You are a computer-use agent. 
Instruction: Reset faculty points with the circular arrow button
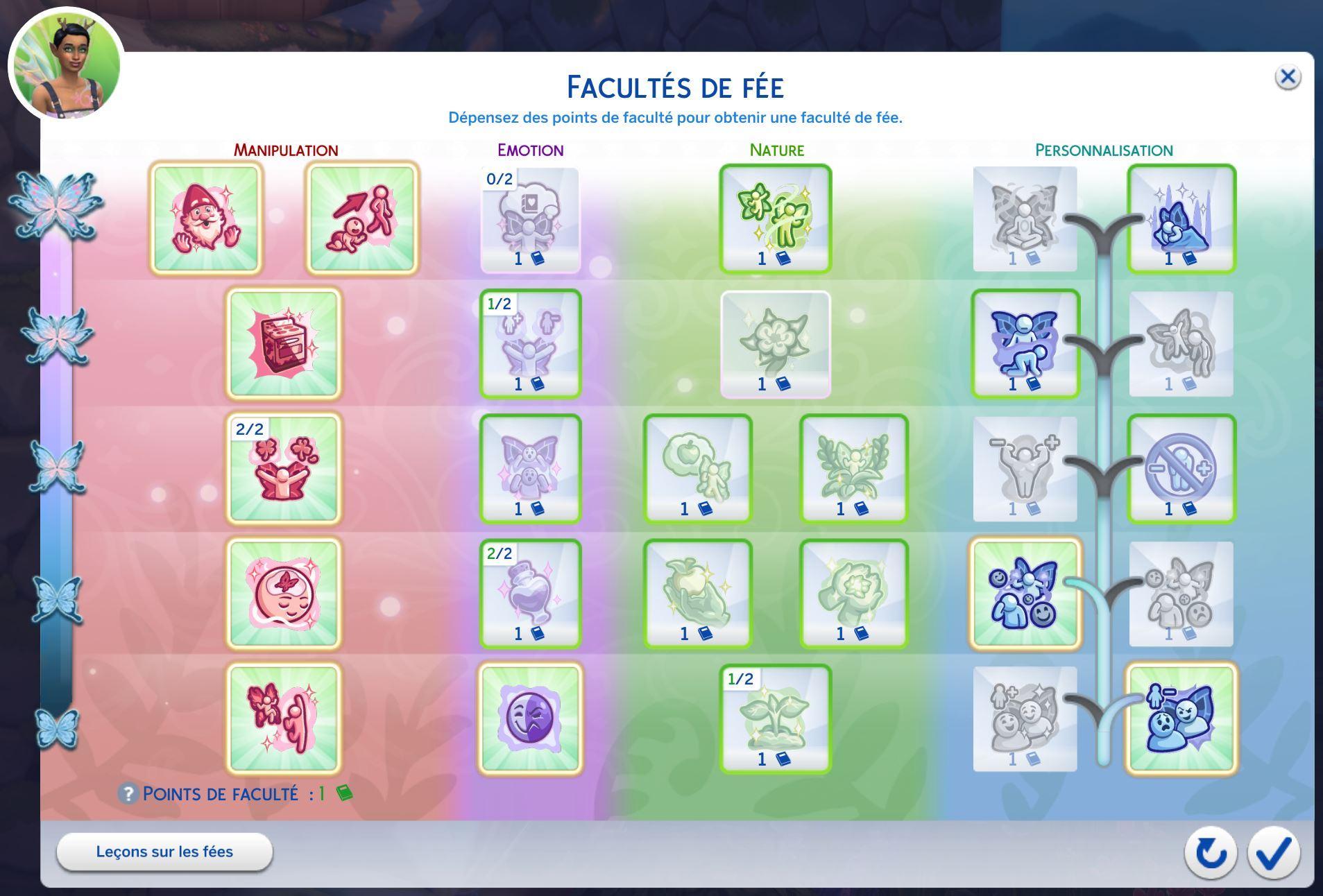click(1211, 852)
